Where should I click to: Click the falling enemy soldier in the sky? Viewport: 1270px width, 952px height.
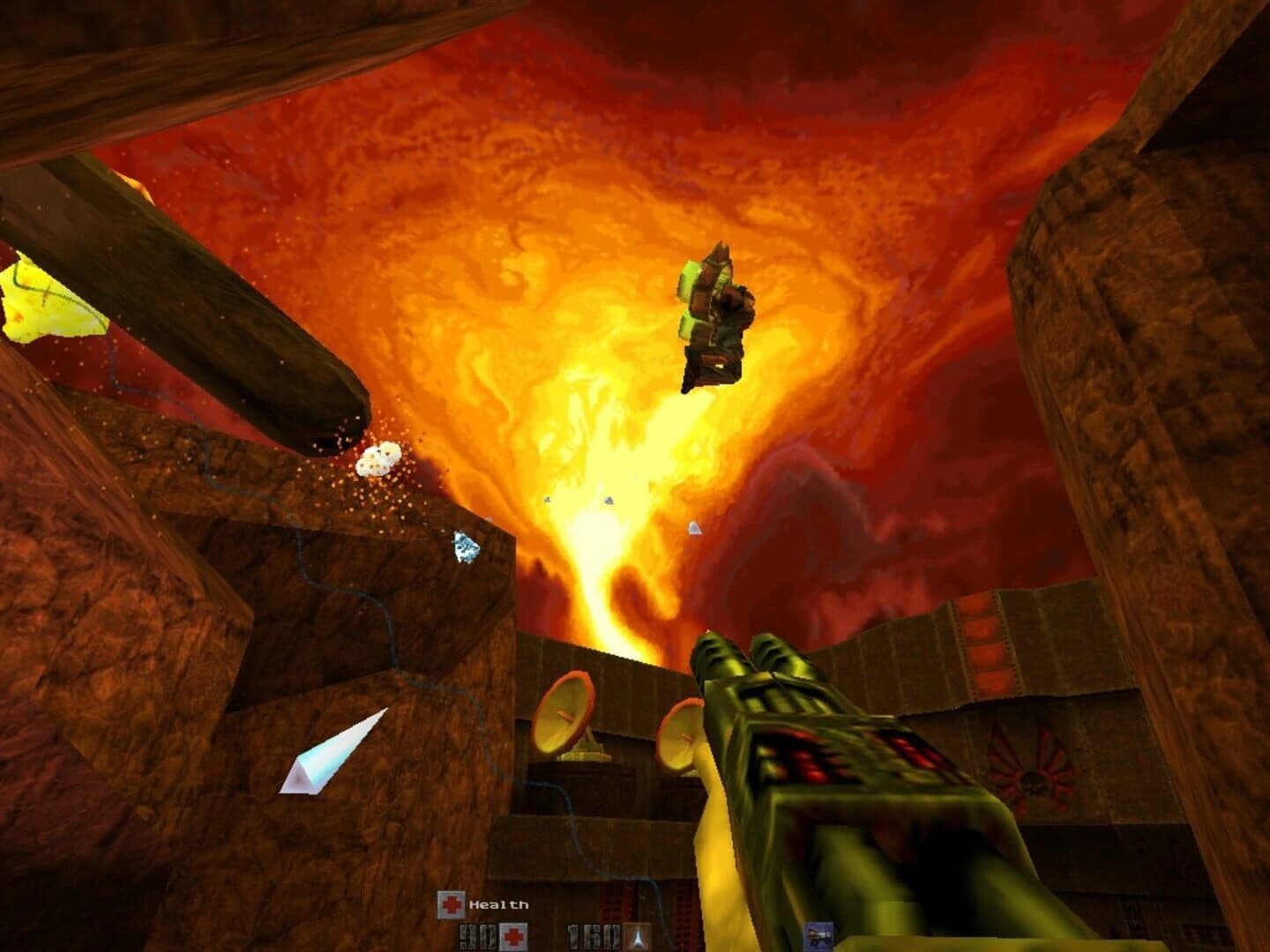point(716,317)
